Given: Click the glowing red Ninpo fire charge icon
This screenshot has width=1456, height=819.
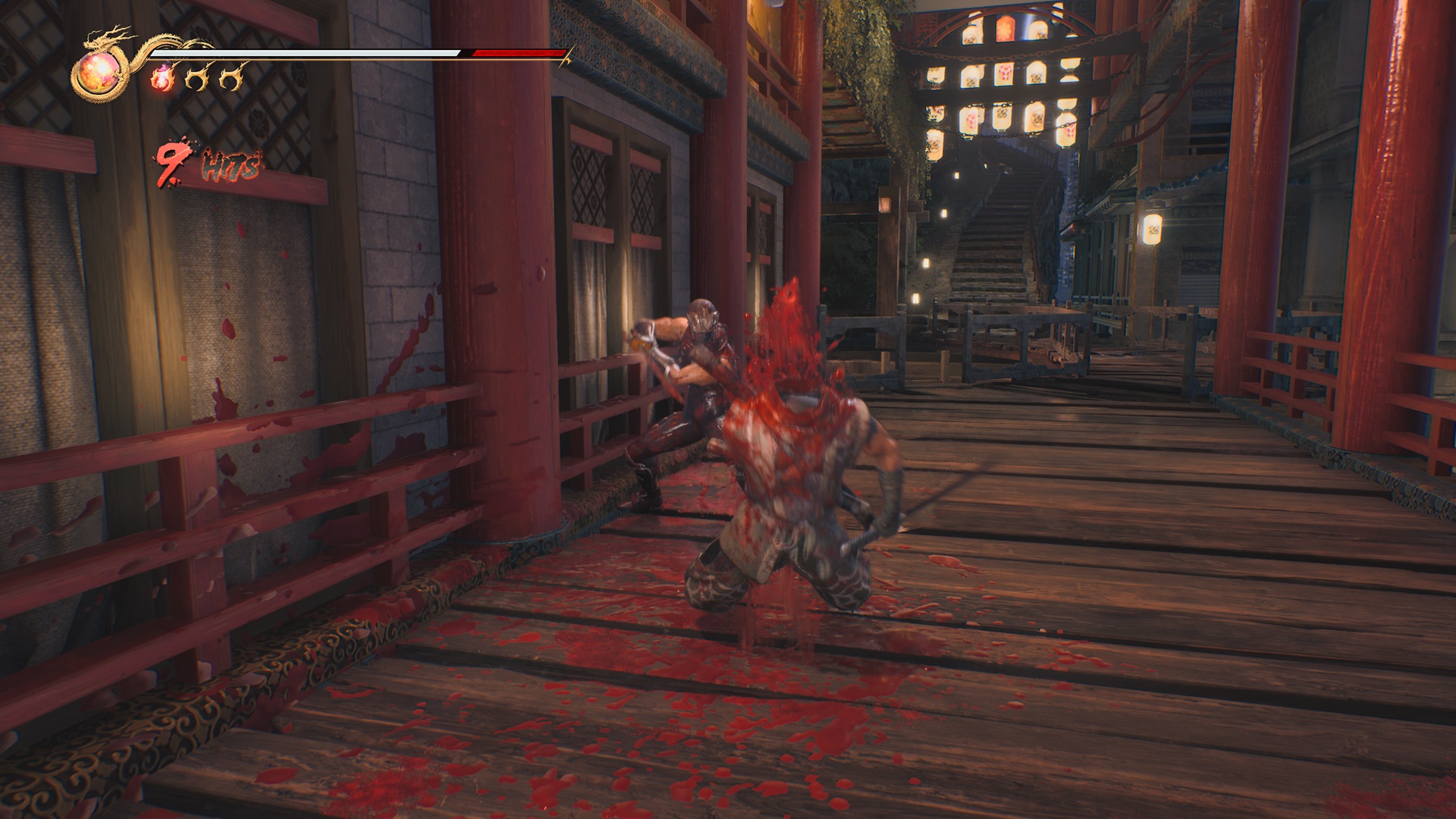Looking at the screenshot, I should [162, 79].
